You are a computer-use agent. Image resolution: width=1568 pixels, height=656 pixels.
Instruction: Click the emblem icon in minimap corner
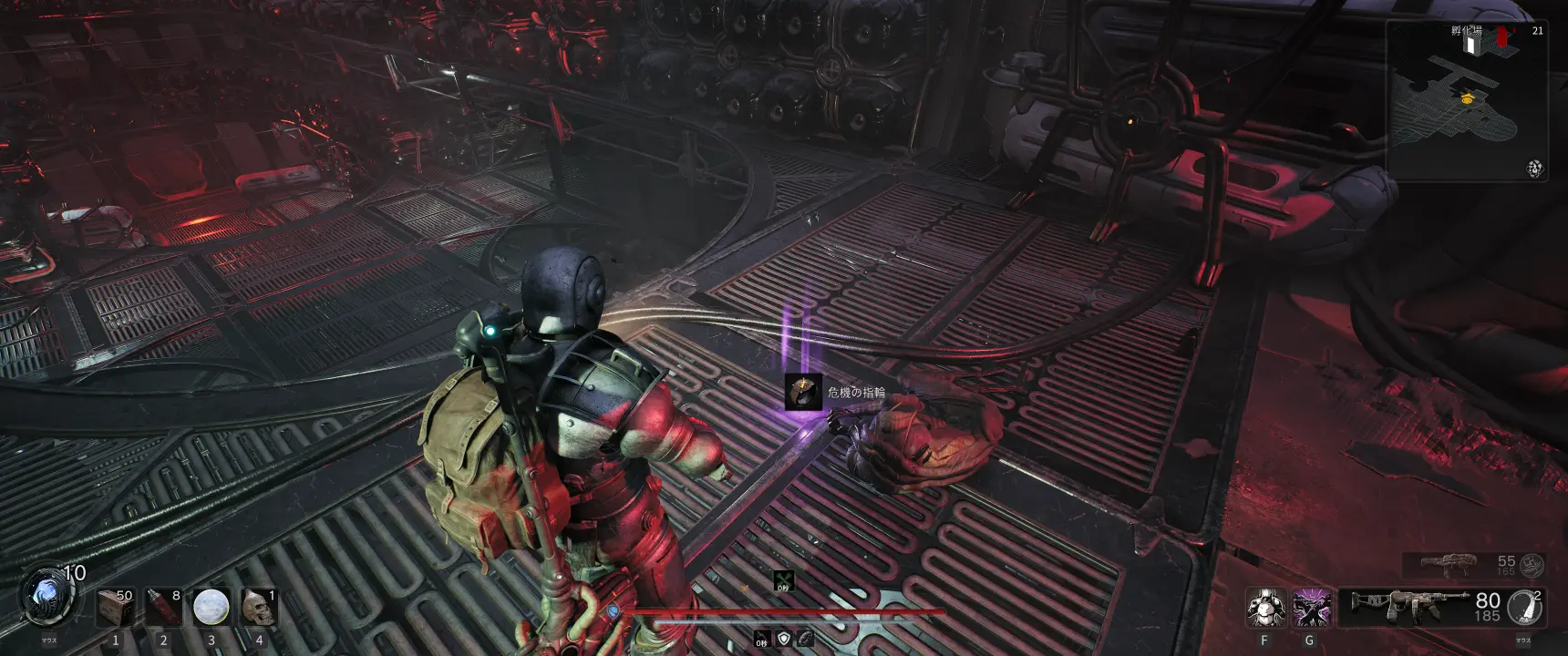[x=1535, y=169]
